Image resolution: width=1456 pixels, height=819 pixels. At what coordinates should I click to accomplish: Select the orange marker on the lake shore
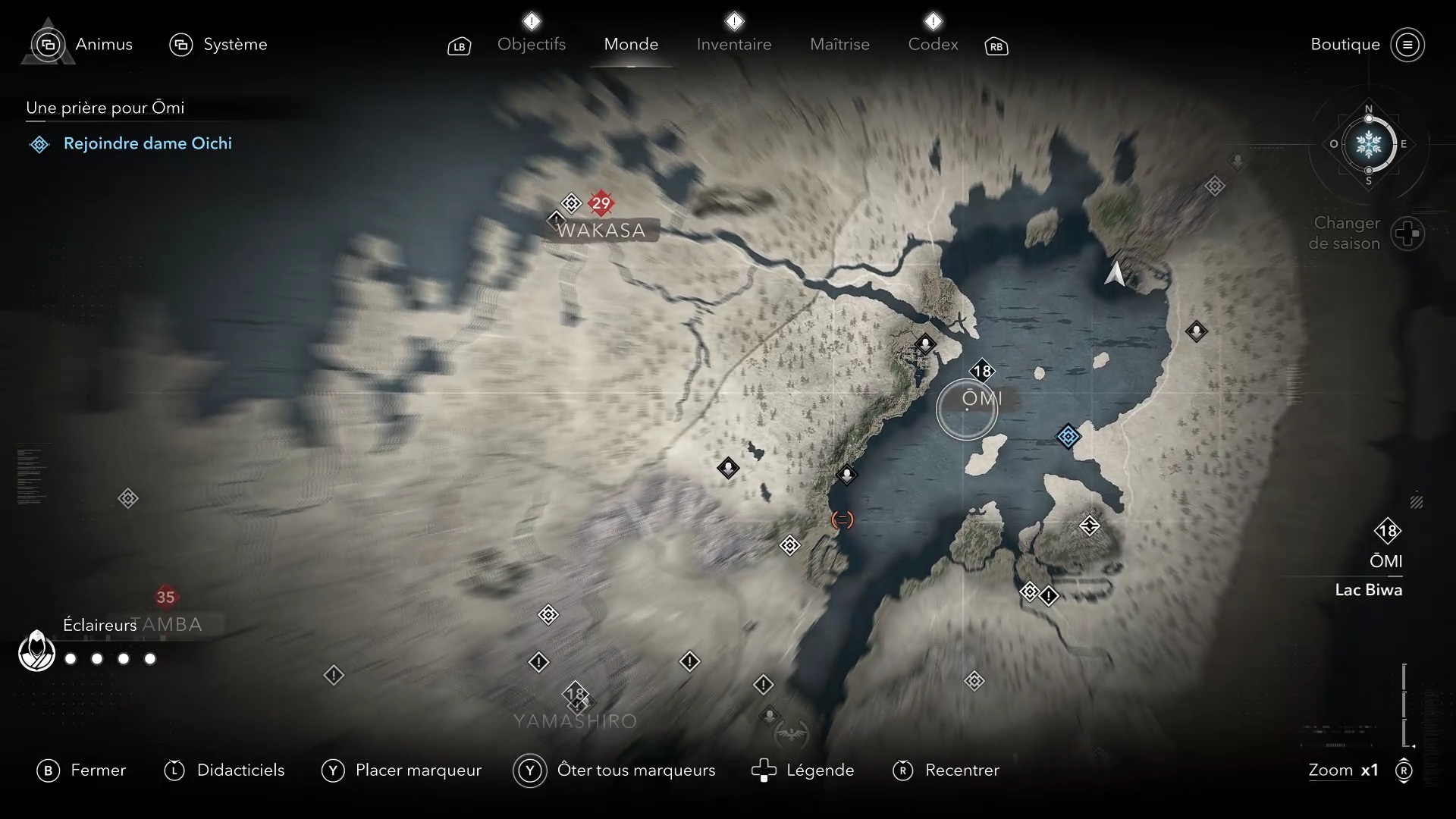coord(842,519)
